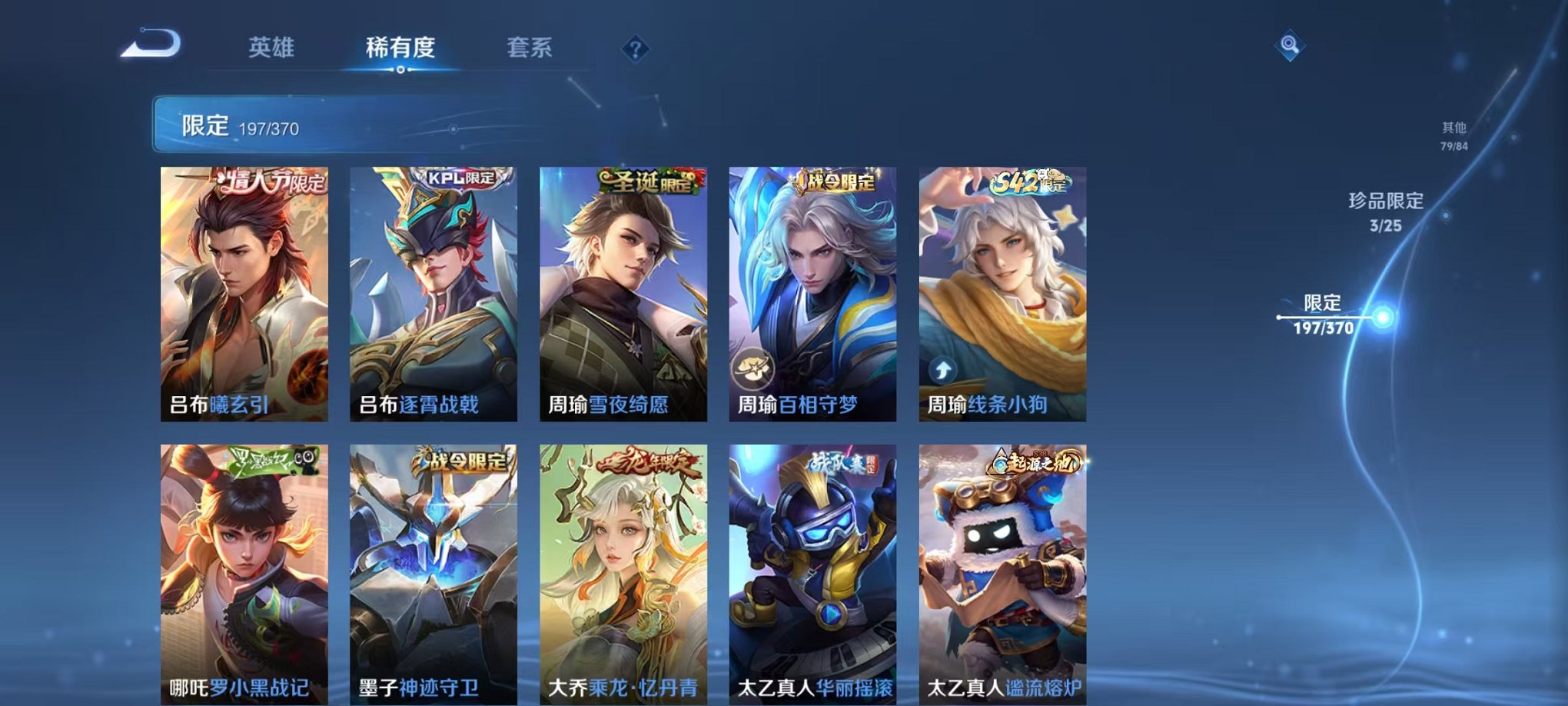Click the S42限定 badge on 周瑜线条小狗

1031,181
